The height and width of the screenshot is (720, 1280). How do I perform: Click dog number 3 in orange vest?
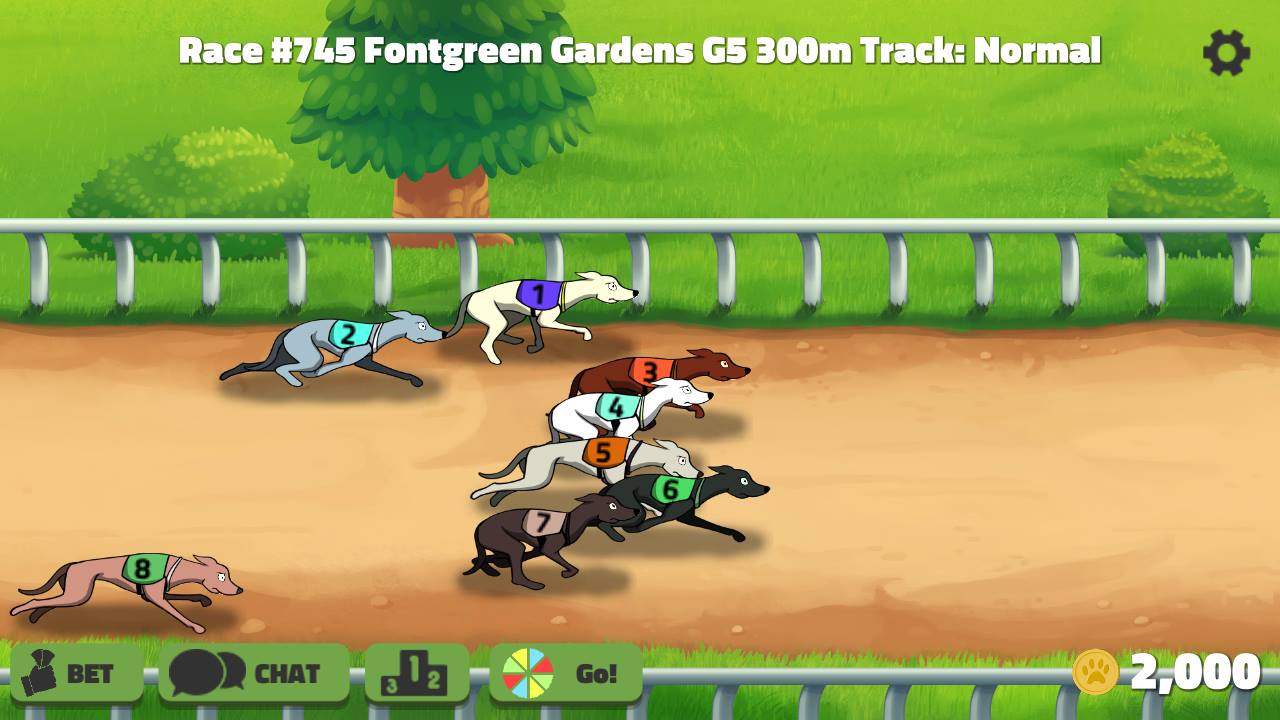(x=651, y=369)
